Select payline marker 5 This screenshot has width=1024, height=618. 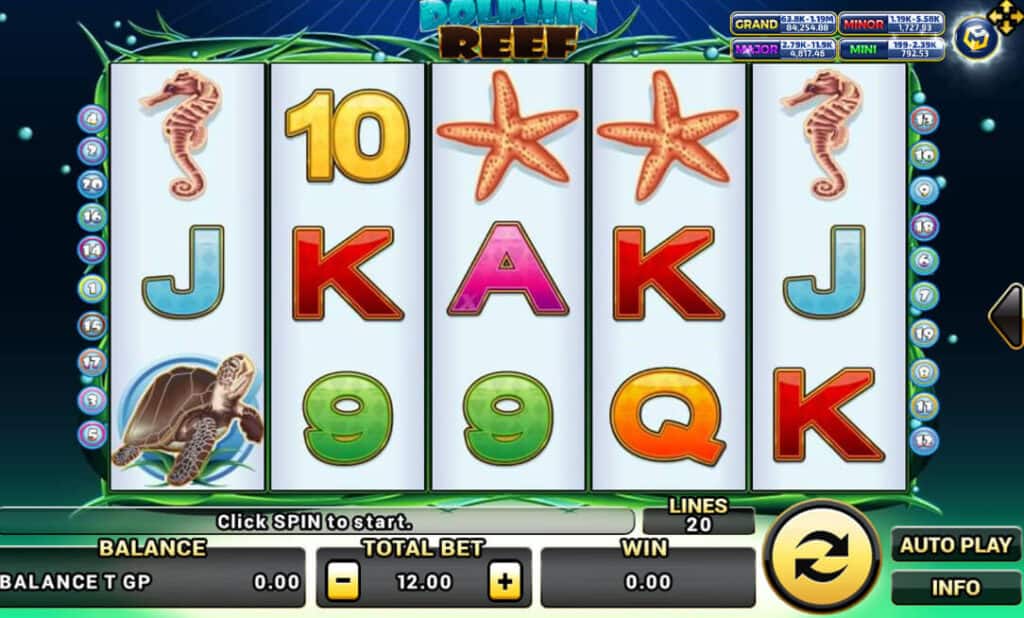[x=92, y=434]
